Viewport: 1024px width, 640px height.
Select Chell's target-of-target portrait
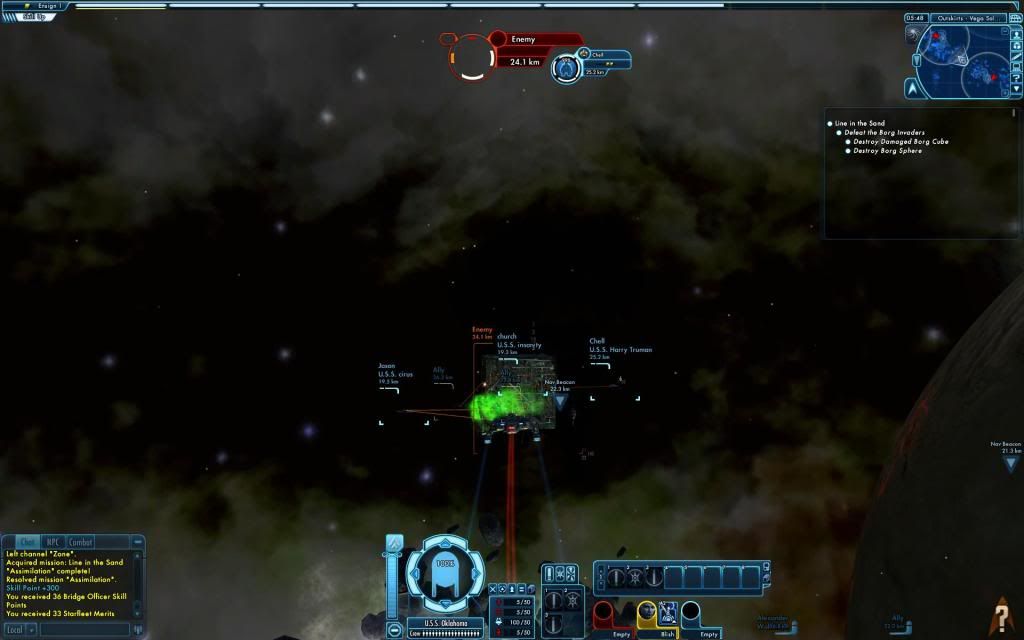[x=568, y=69]
